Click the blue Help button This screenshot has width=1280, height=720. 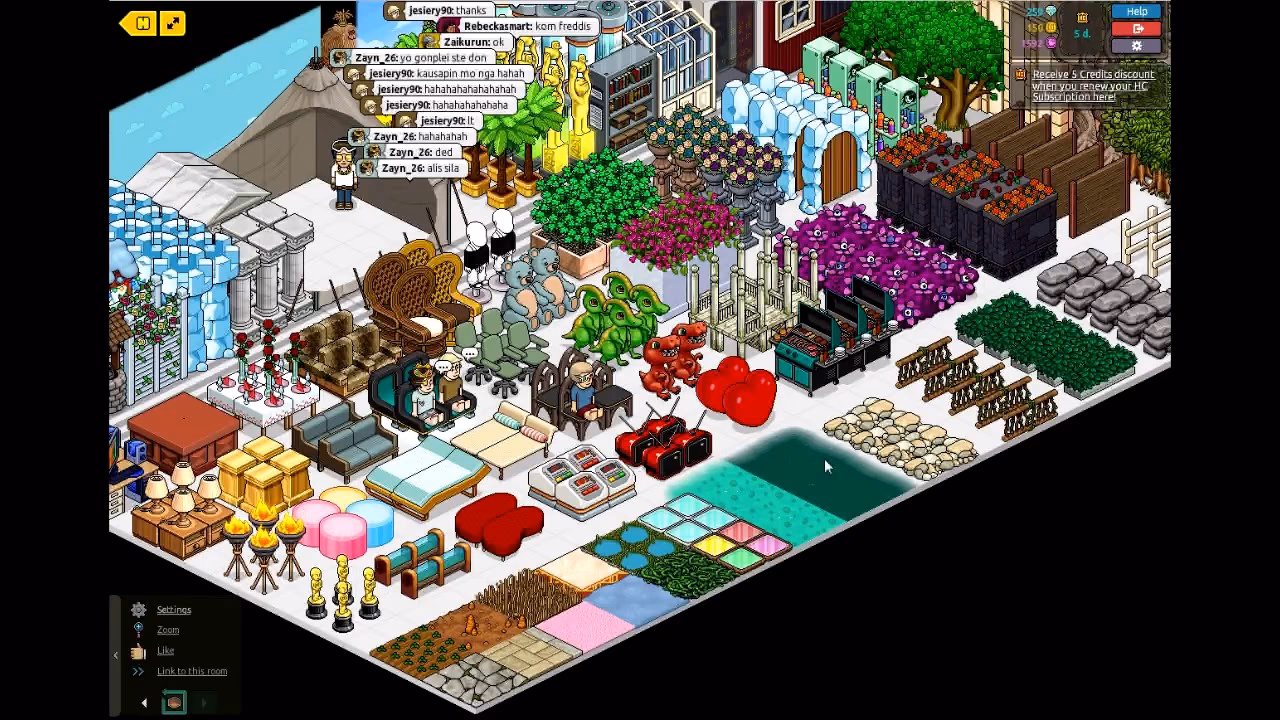pyautogui.click(x=1136, y=11)
